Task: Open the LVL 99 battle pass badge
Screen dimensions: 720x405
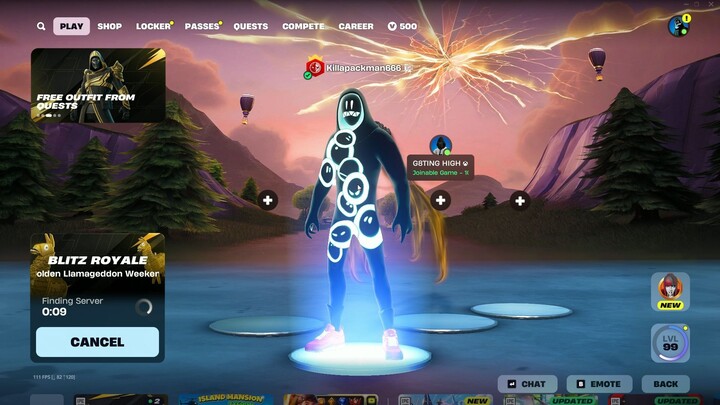Action: [669, 343]
